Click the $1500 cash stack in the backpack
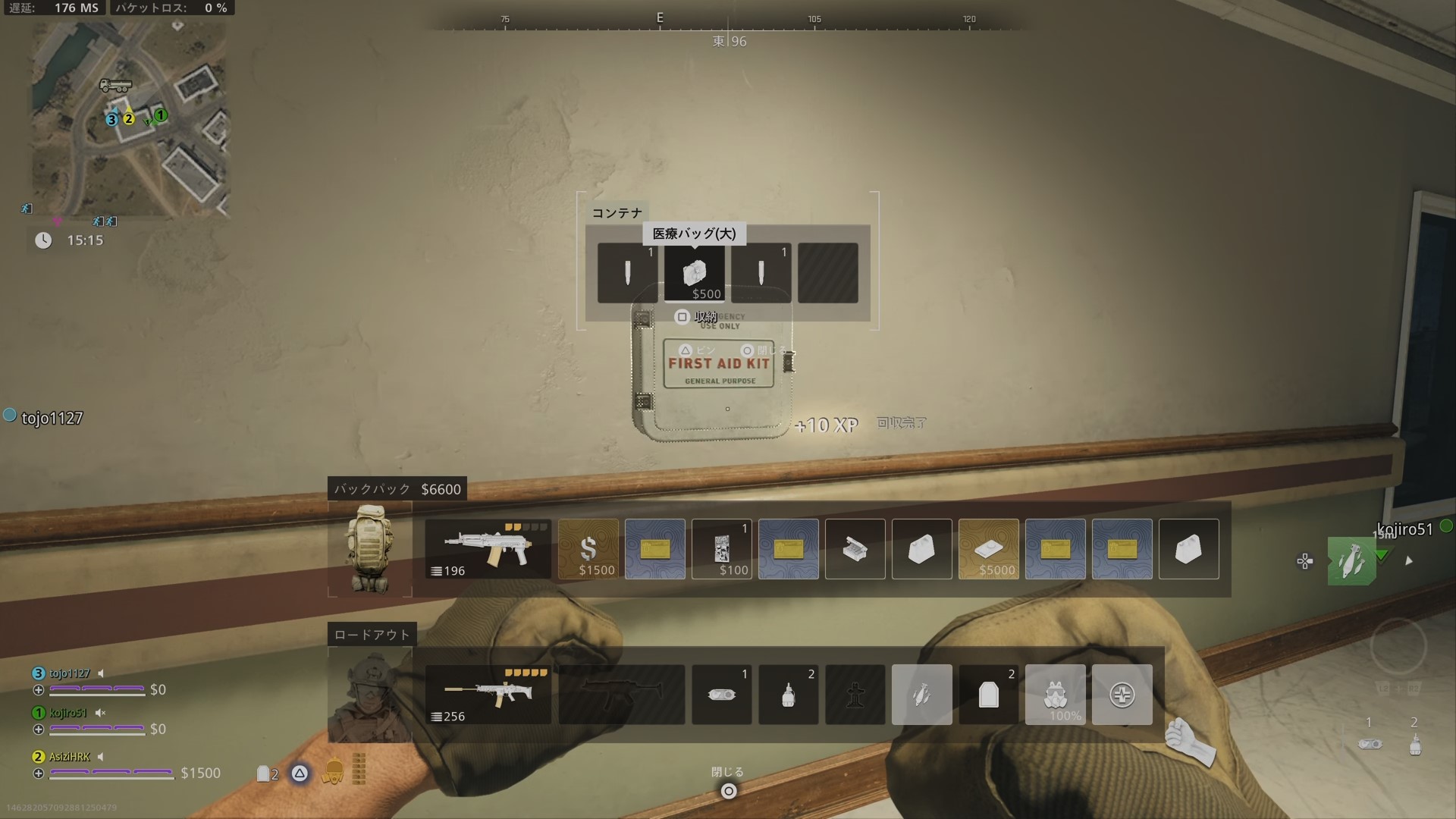 coord(588,548)
